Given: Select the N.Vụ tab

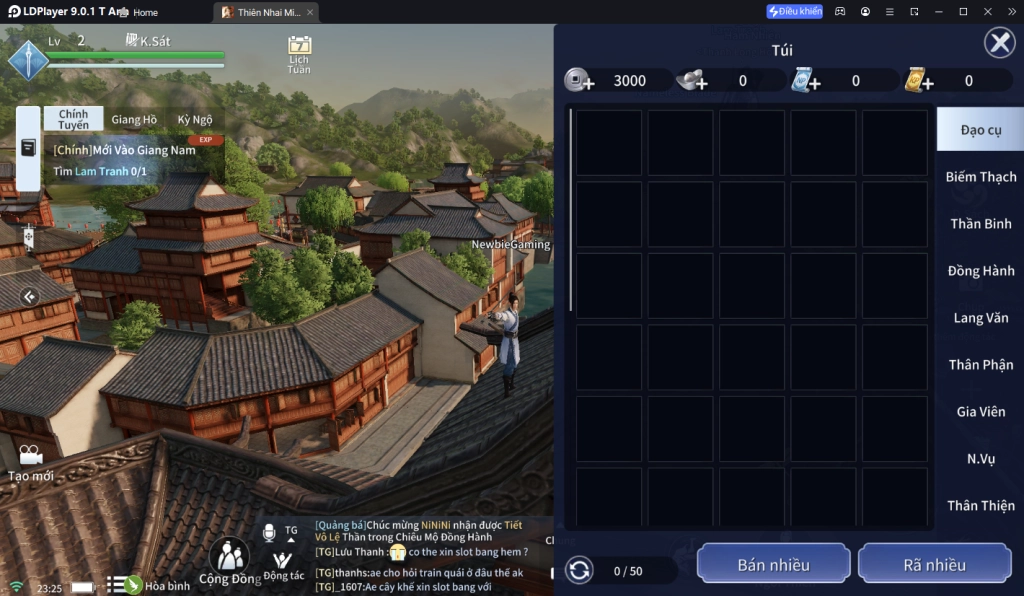Looking at the screenshot, I should 980,459.
